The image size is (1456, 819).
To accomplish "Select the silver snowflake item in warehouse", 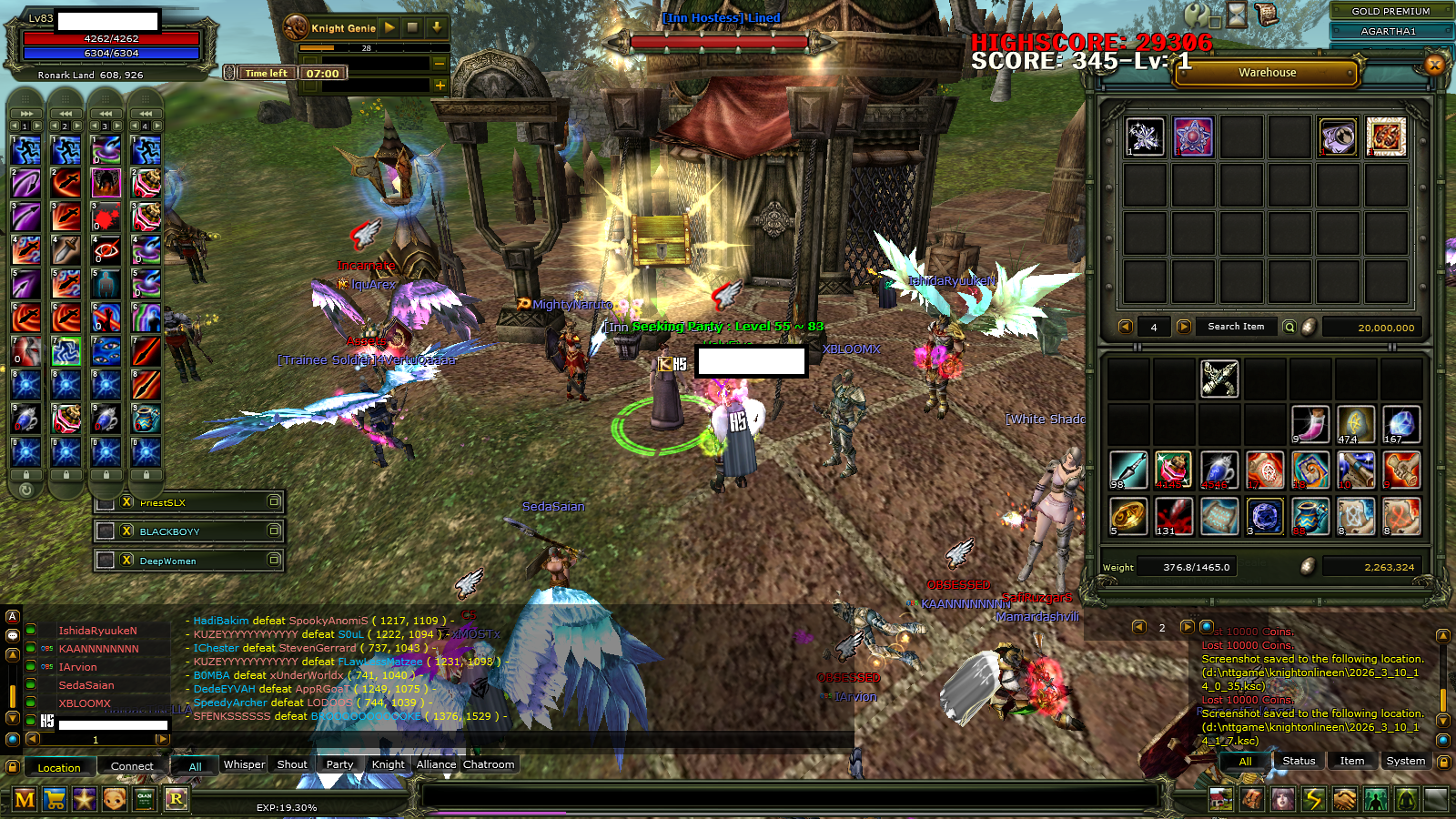I will coord(1145,137).
